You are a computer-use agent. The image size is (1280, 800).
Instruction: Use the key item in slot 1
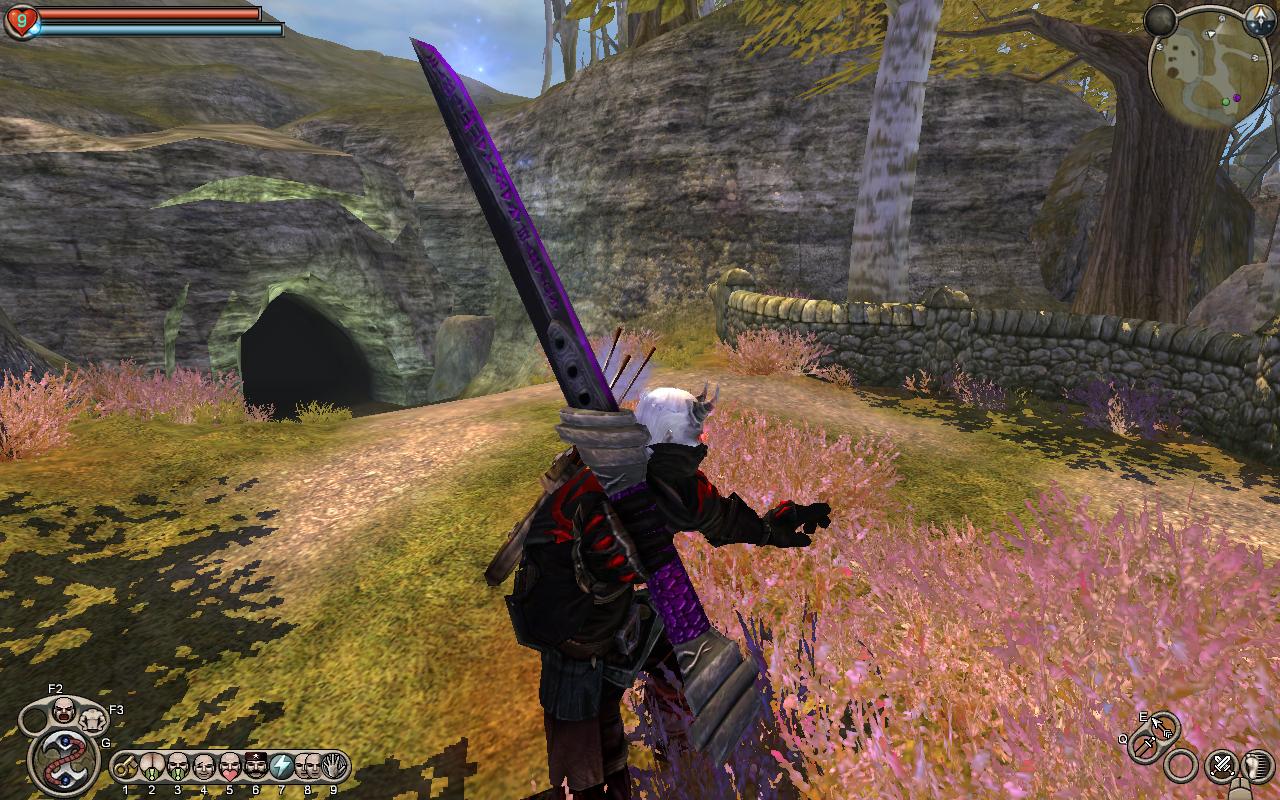(x=126, y=766)
